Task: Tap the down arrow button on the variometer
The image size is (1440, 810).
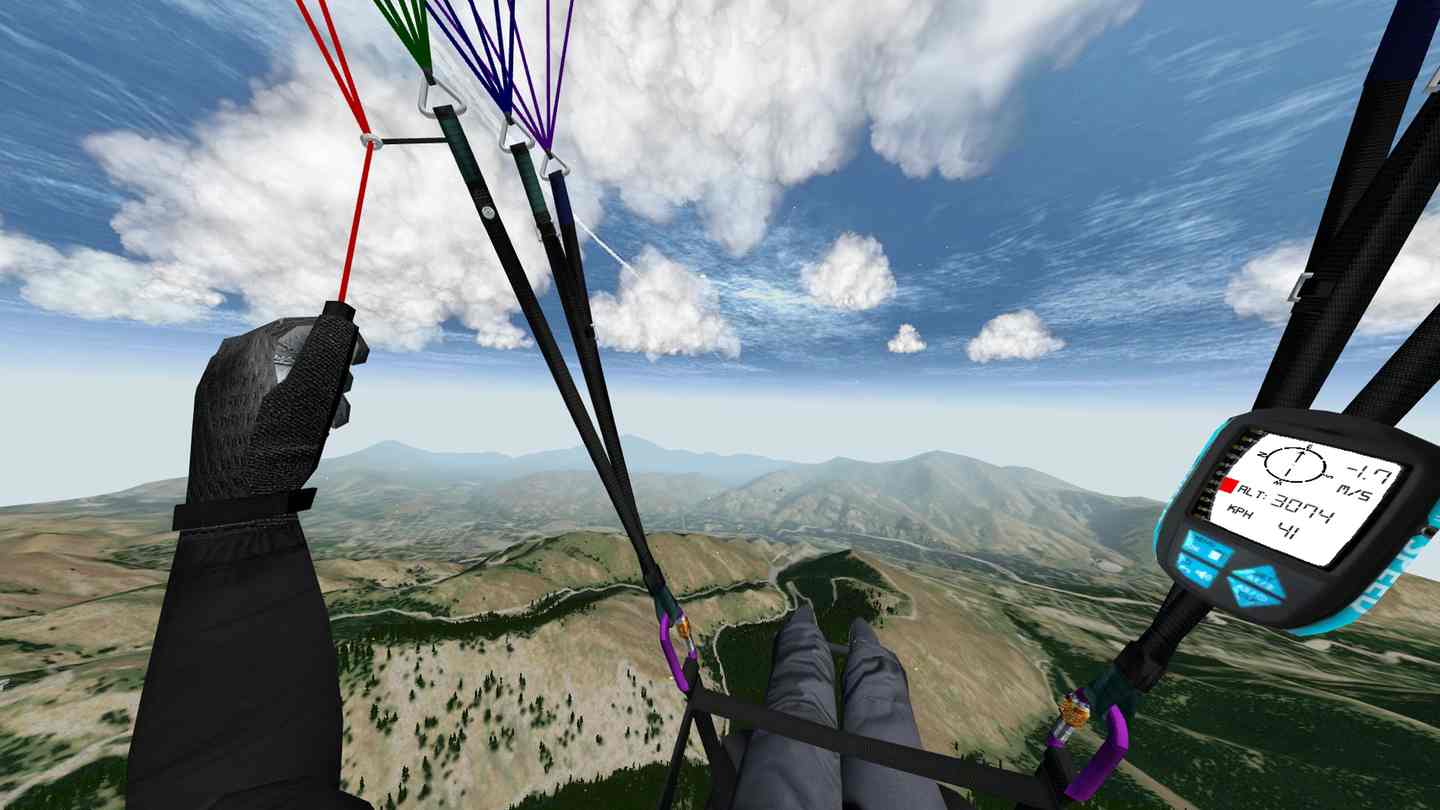Action: tap(1252, 595)
